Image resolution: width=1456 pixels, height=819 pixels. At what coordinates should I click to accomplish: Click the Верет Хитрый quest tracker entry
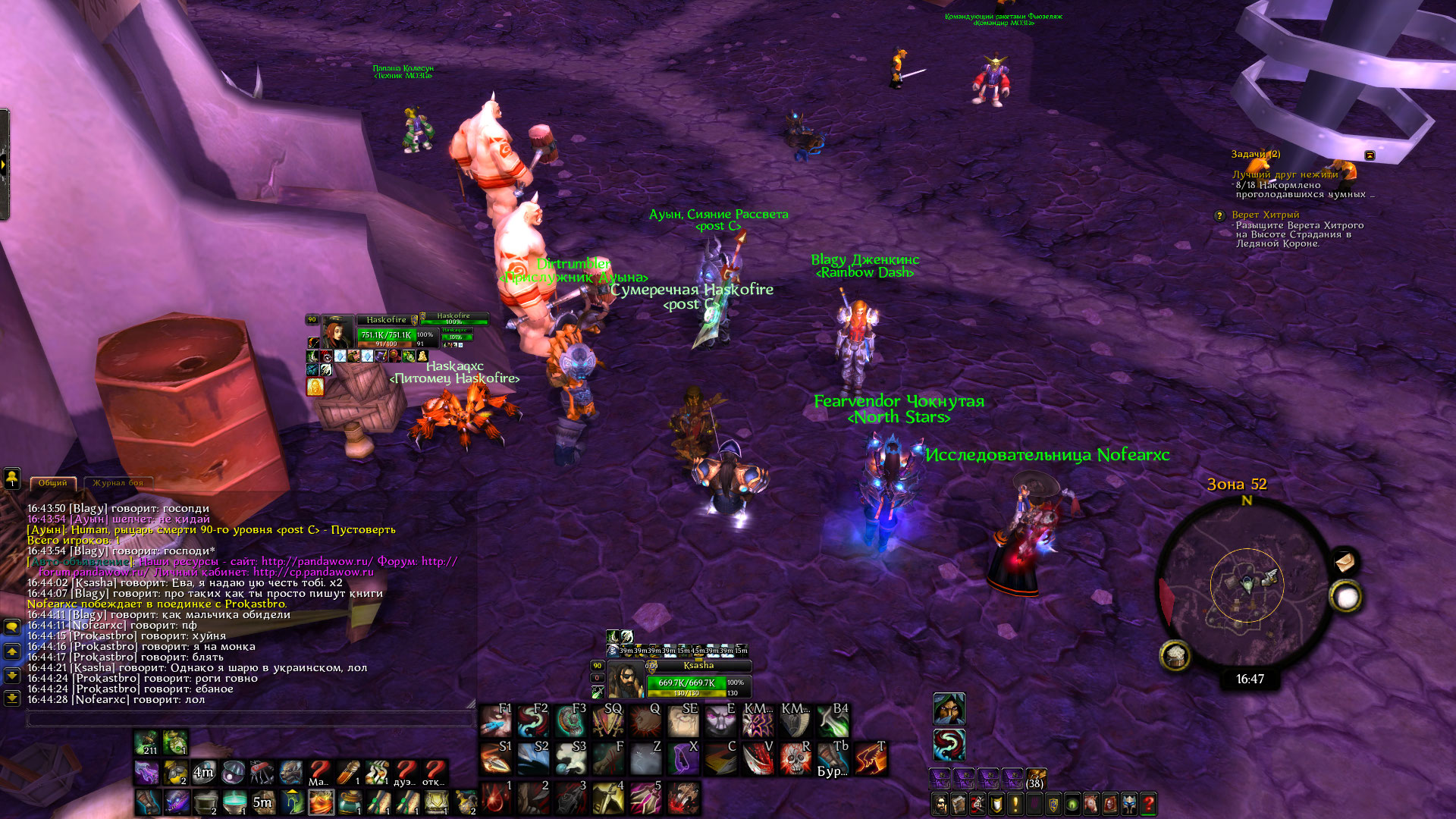pos(1265,215)
